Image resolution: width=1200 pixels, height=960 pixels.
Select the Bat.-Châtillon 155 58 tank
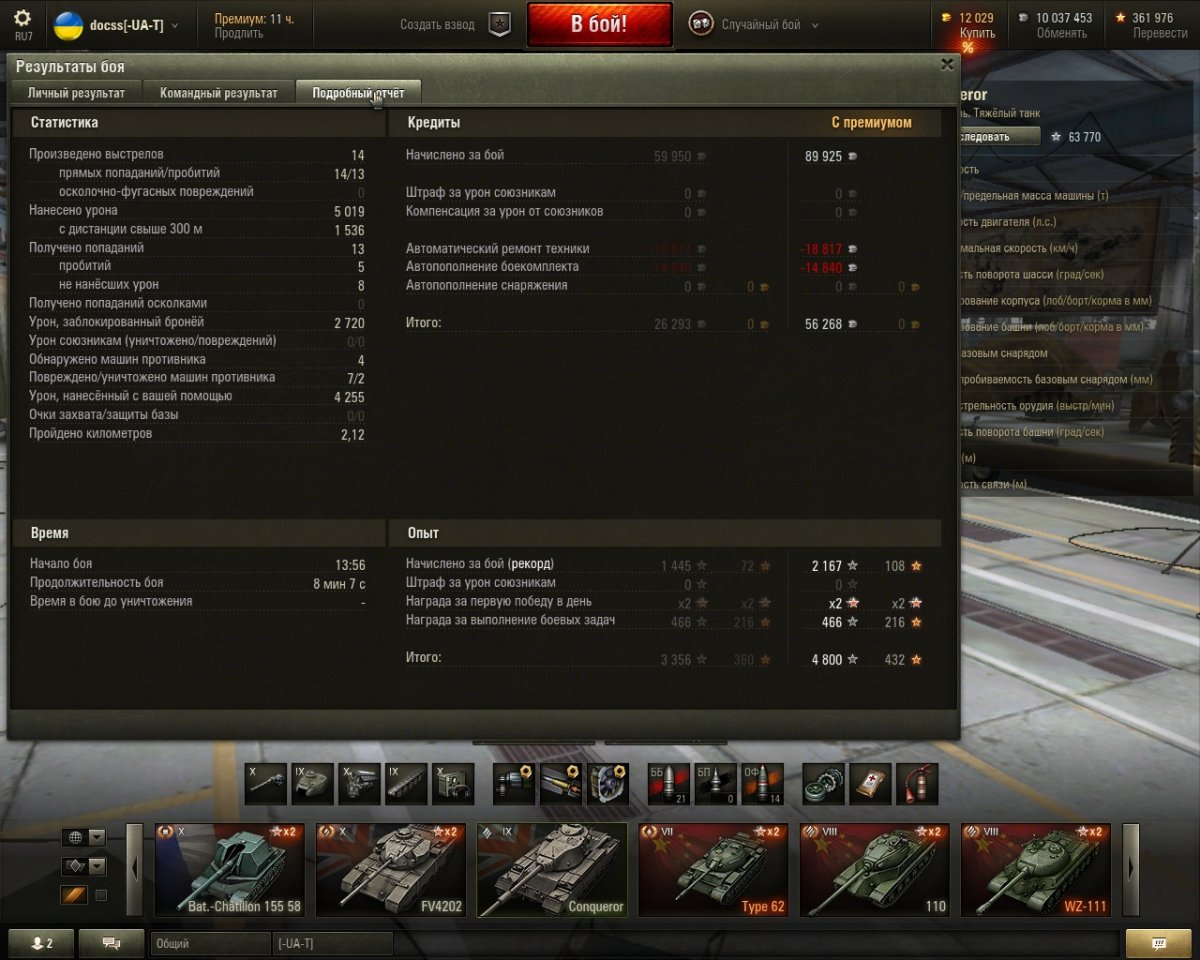[x=229, y=869]
